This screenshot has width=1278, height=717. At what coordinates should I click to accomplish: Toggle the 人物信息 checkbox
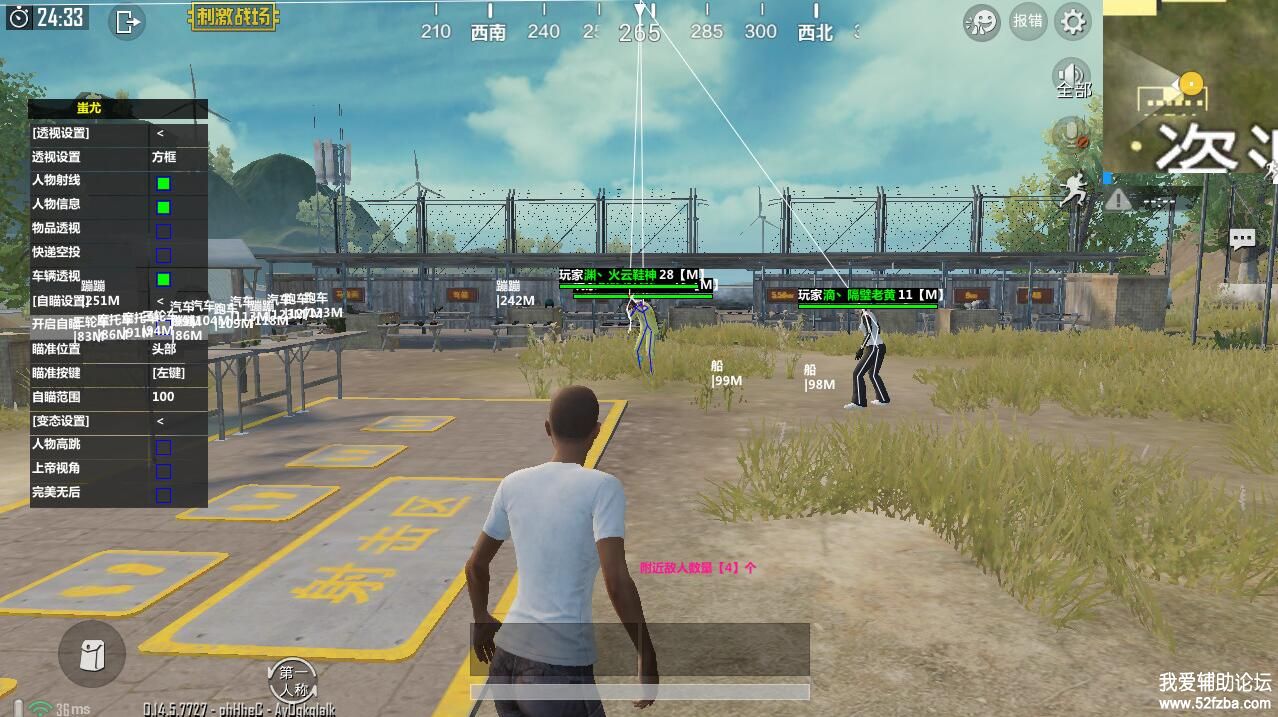163,207
